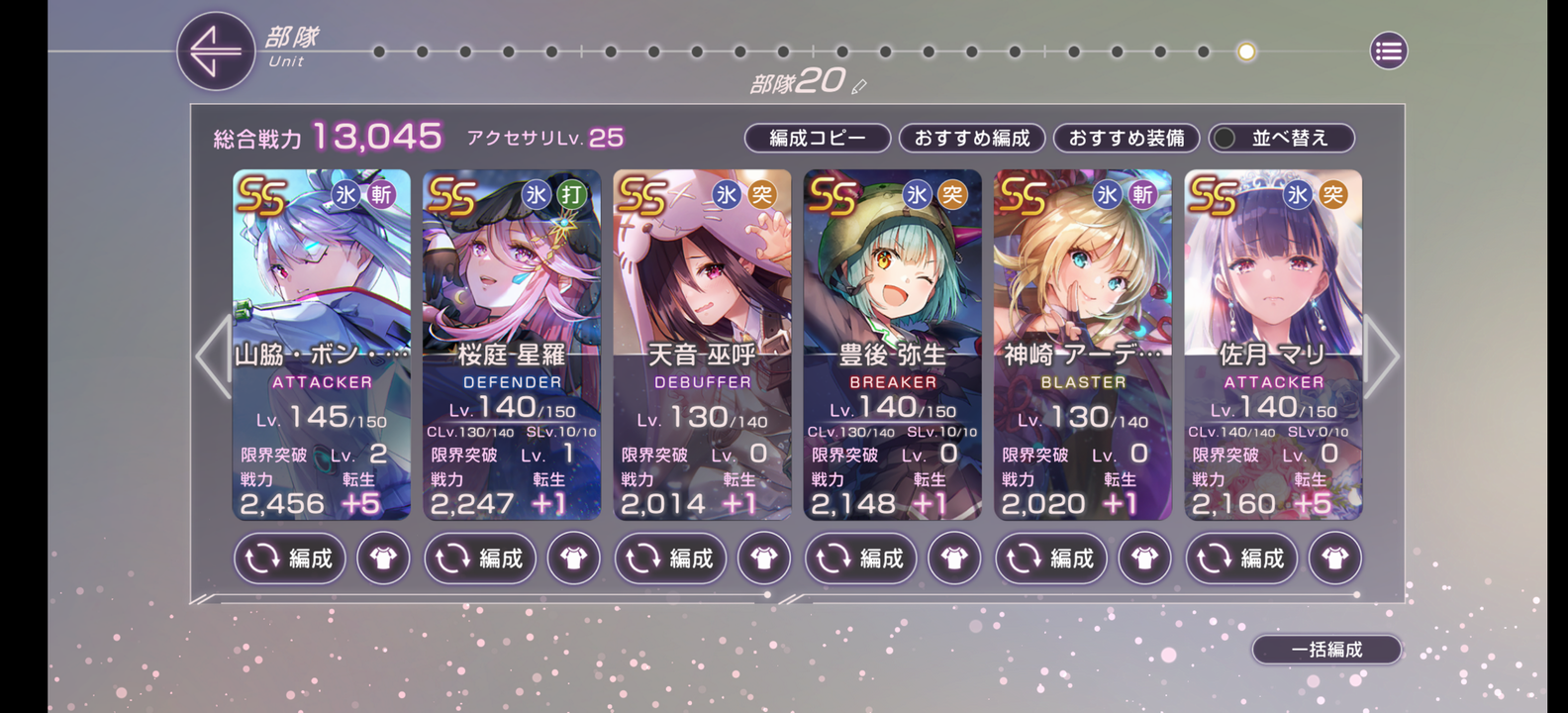Viewport: 1568px width, 713px height.
Task: Open the costume icon under 天音 巫呼
Action: point(763,558)
